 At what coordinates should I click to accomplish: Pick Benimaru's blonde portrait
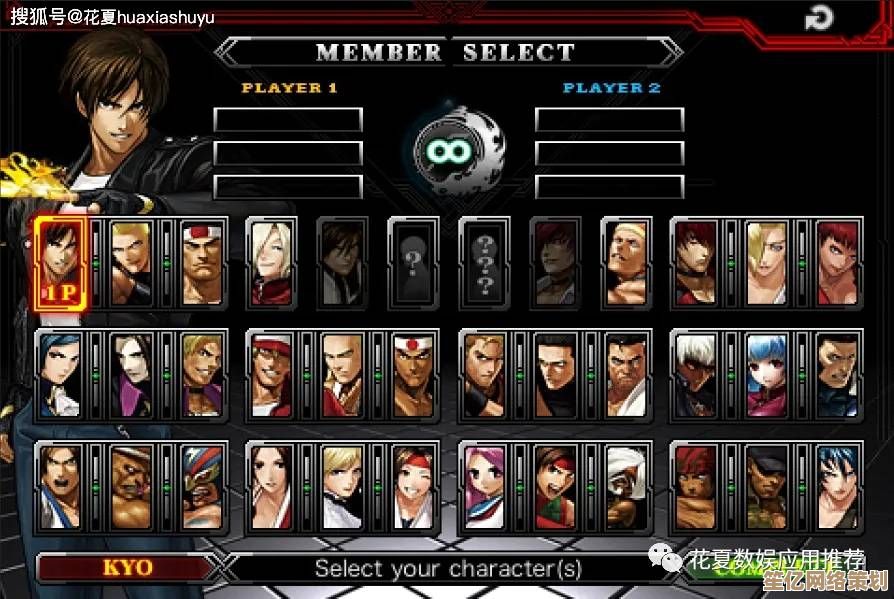[x=132, y=261]
